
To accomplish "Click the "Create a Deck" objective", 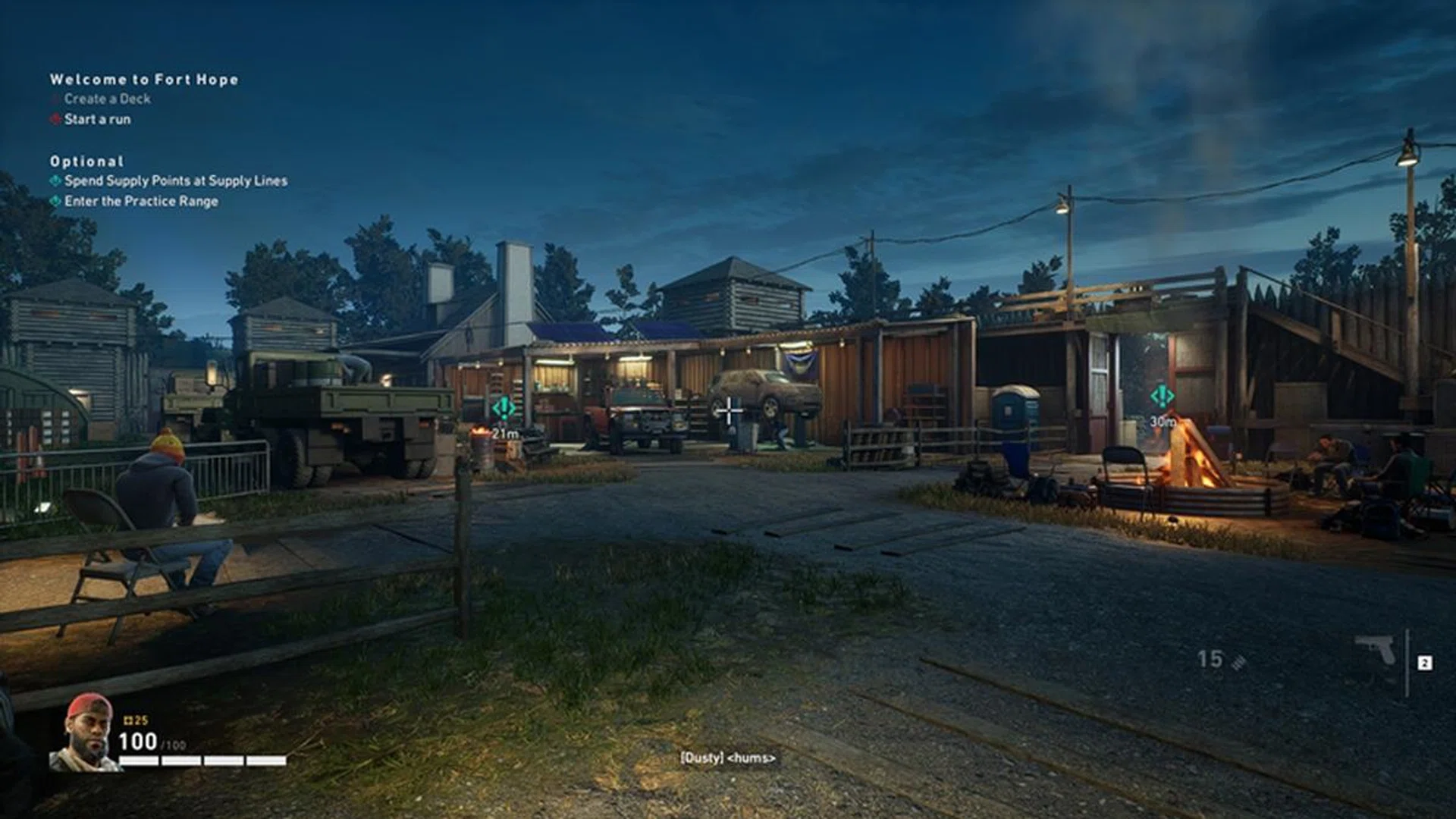I will (107, 99).
